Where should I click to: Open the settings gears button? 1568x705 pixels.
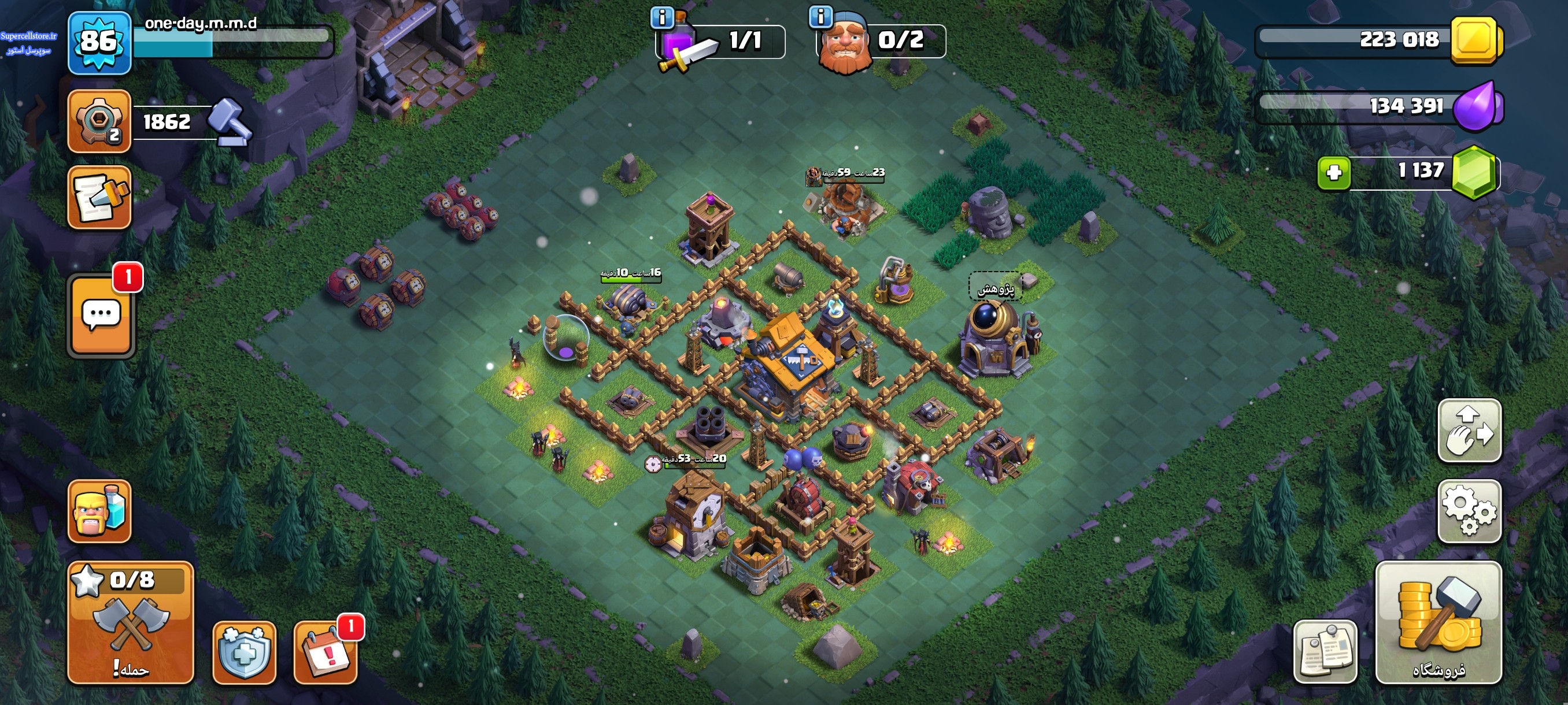click(x=1469, y=510)
